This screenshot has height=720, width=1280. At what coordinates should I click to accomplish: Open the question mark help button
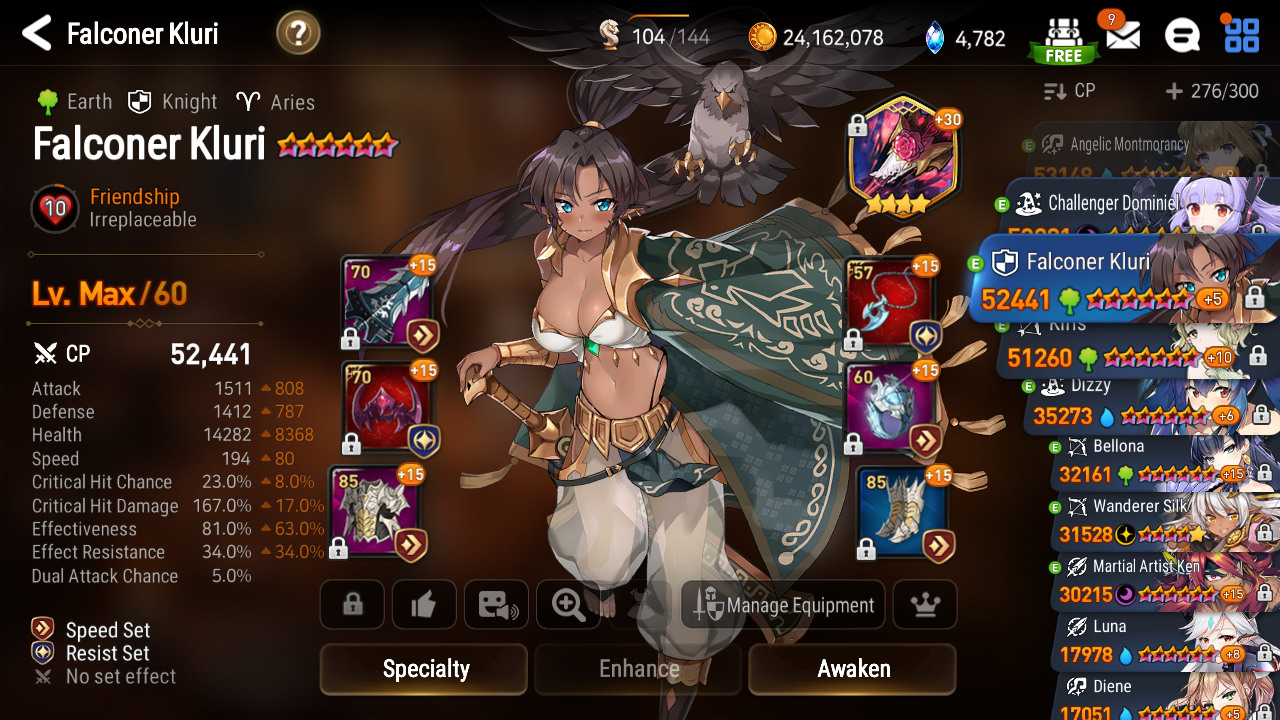(298, 34)
